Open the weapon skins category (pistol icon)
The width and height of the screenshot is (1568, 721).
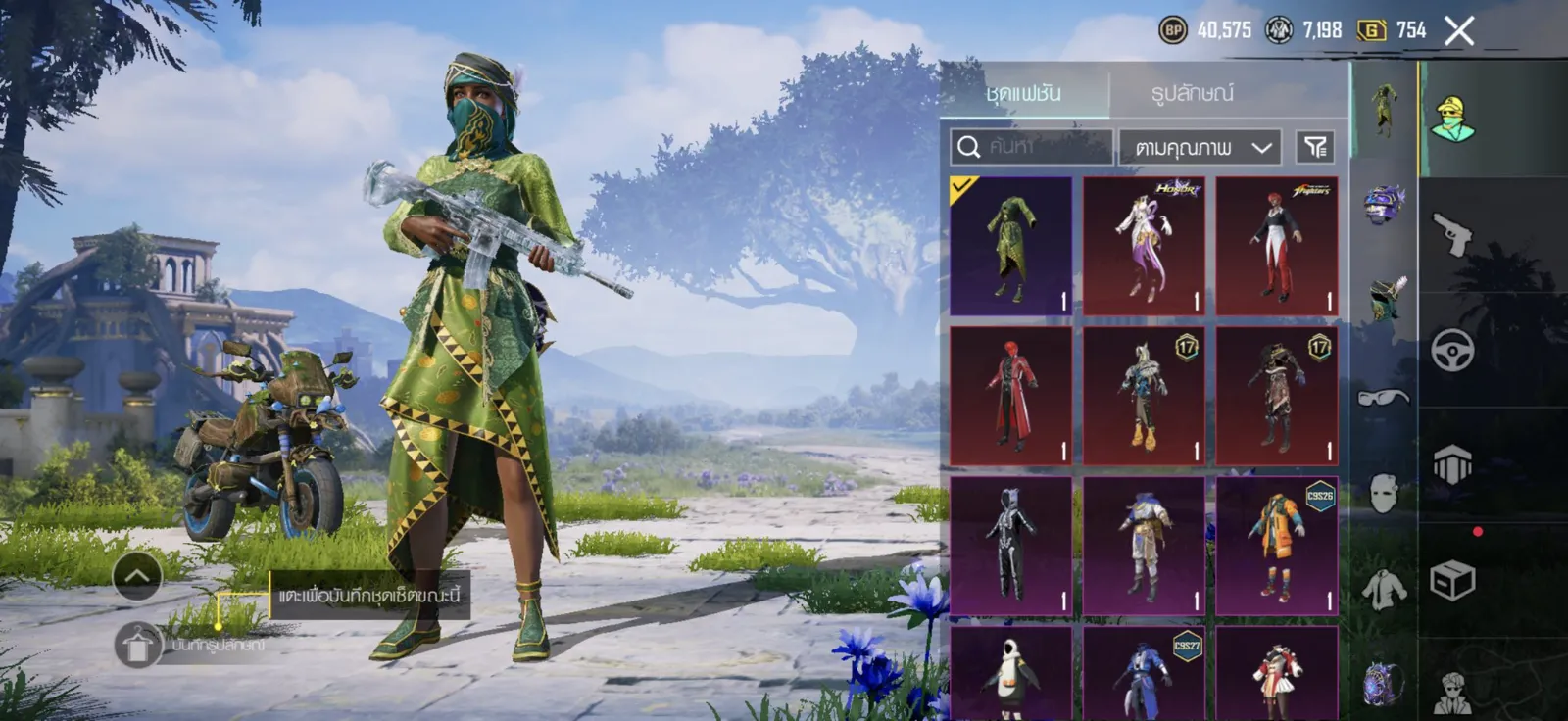tap(1452, 233)
